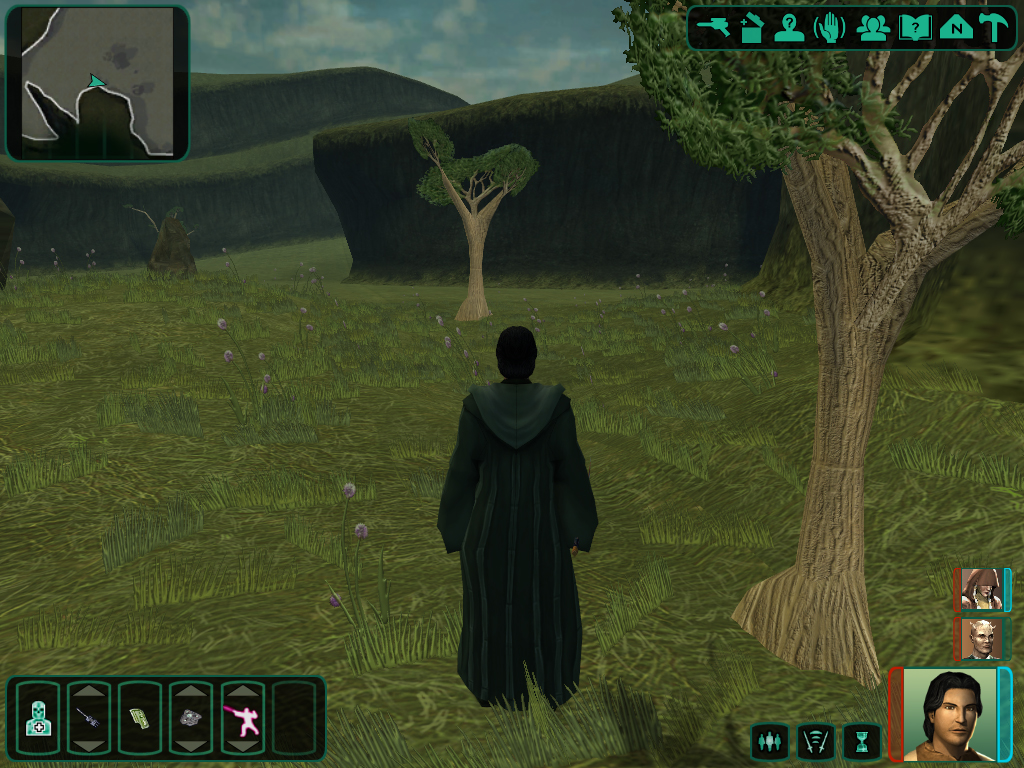Image resolution: width=1024 pixels, height=768 pixels.
Task: Select the hooded companion portrait
Action: [980, 589]
